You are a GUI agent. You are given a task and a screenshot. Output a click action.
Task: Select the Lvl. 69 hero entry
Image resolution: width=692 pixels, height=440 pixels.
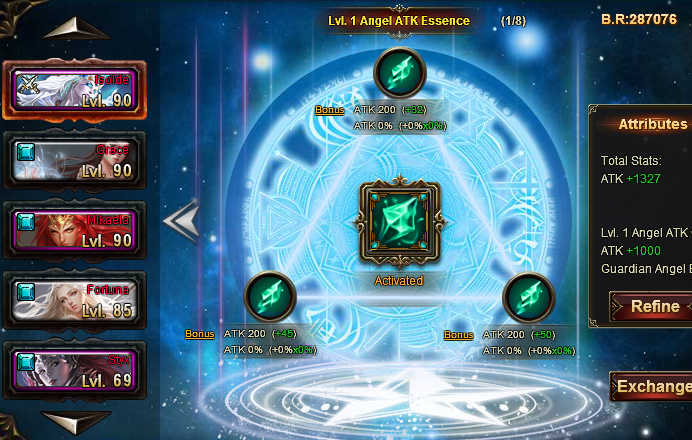coord(75,370)
